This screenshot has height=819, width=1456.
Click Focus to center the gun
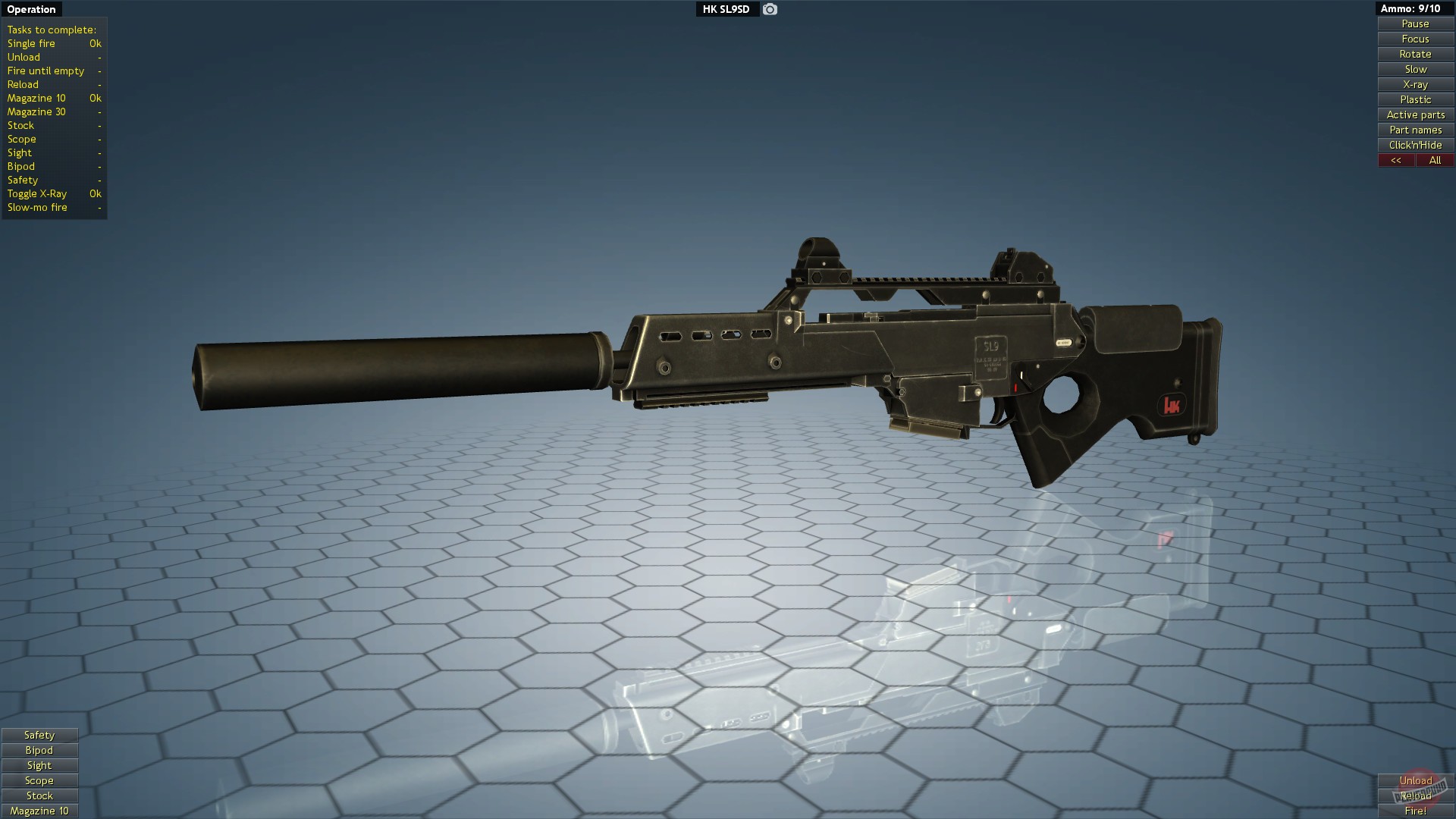point(1414,39)
